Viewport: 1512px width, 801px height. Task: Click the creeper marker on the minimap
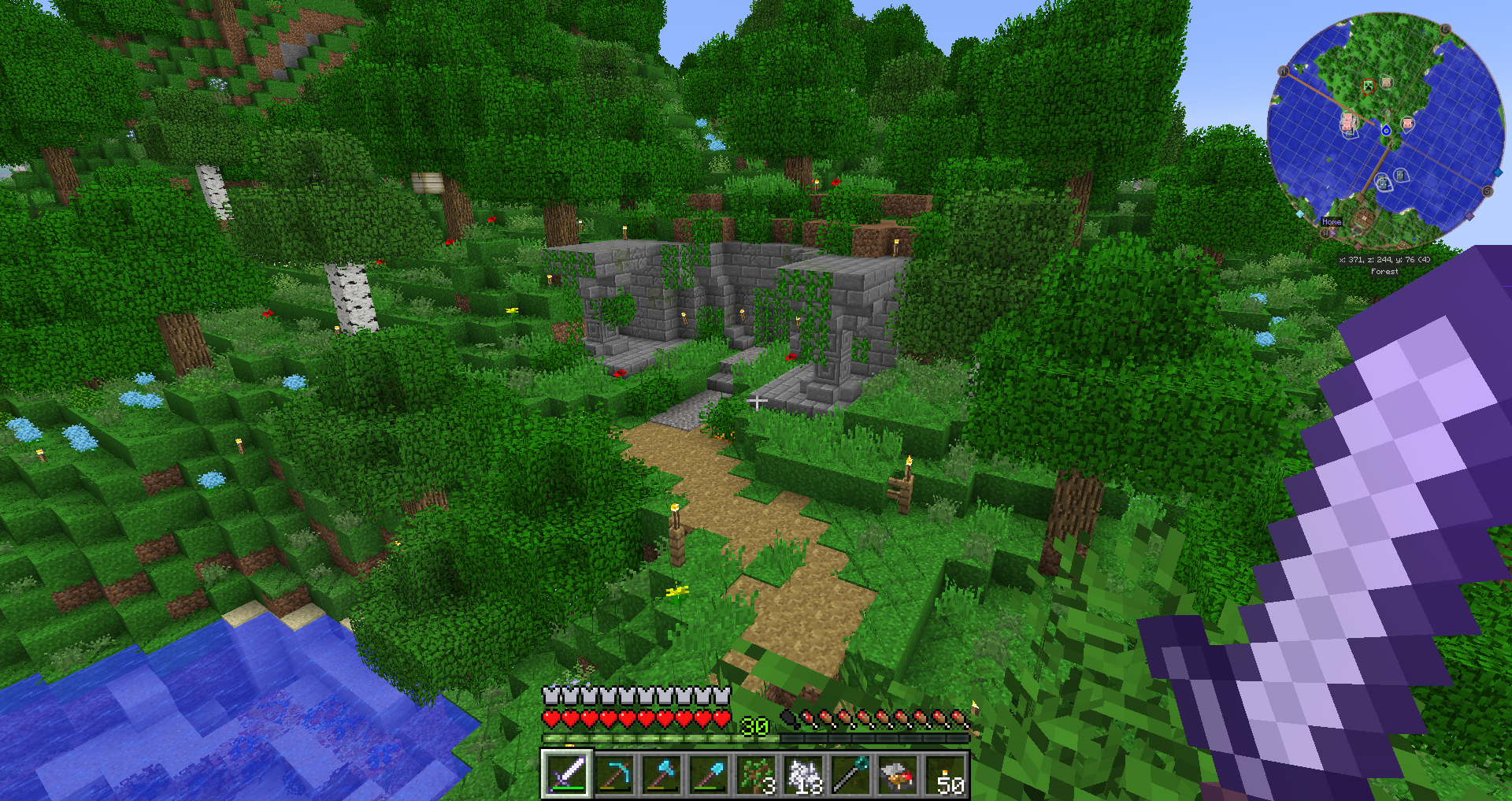click(1368, 86)
